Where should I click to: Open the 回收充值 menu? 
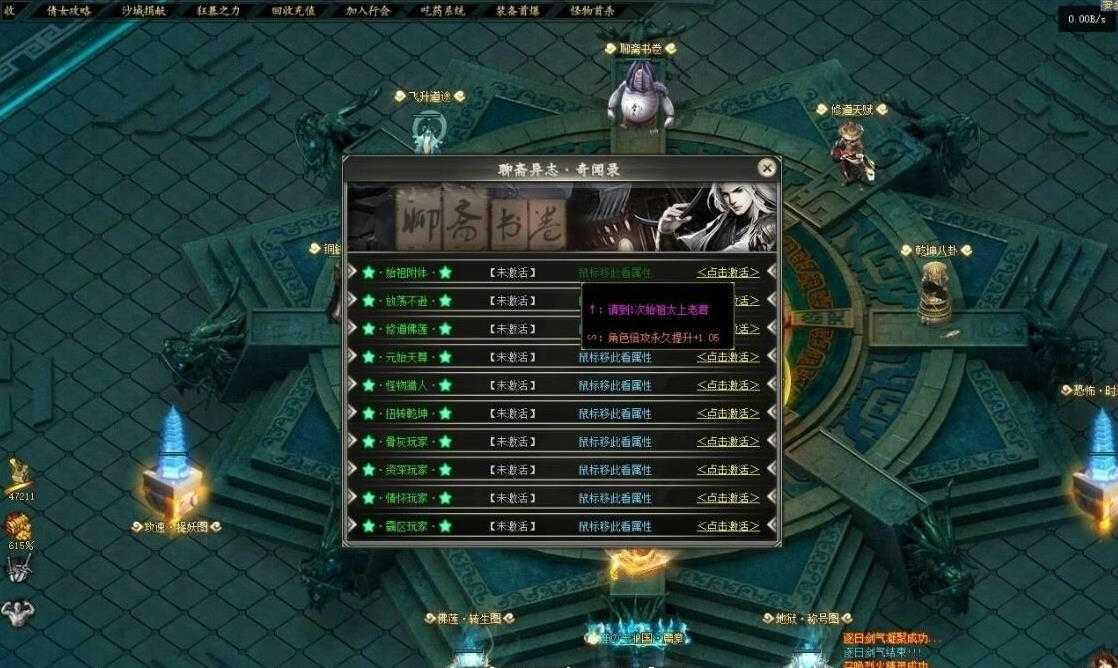point(293,11)
